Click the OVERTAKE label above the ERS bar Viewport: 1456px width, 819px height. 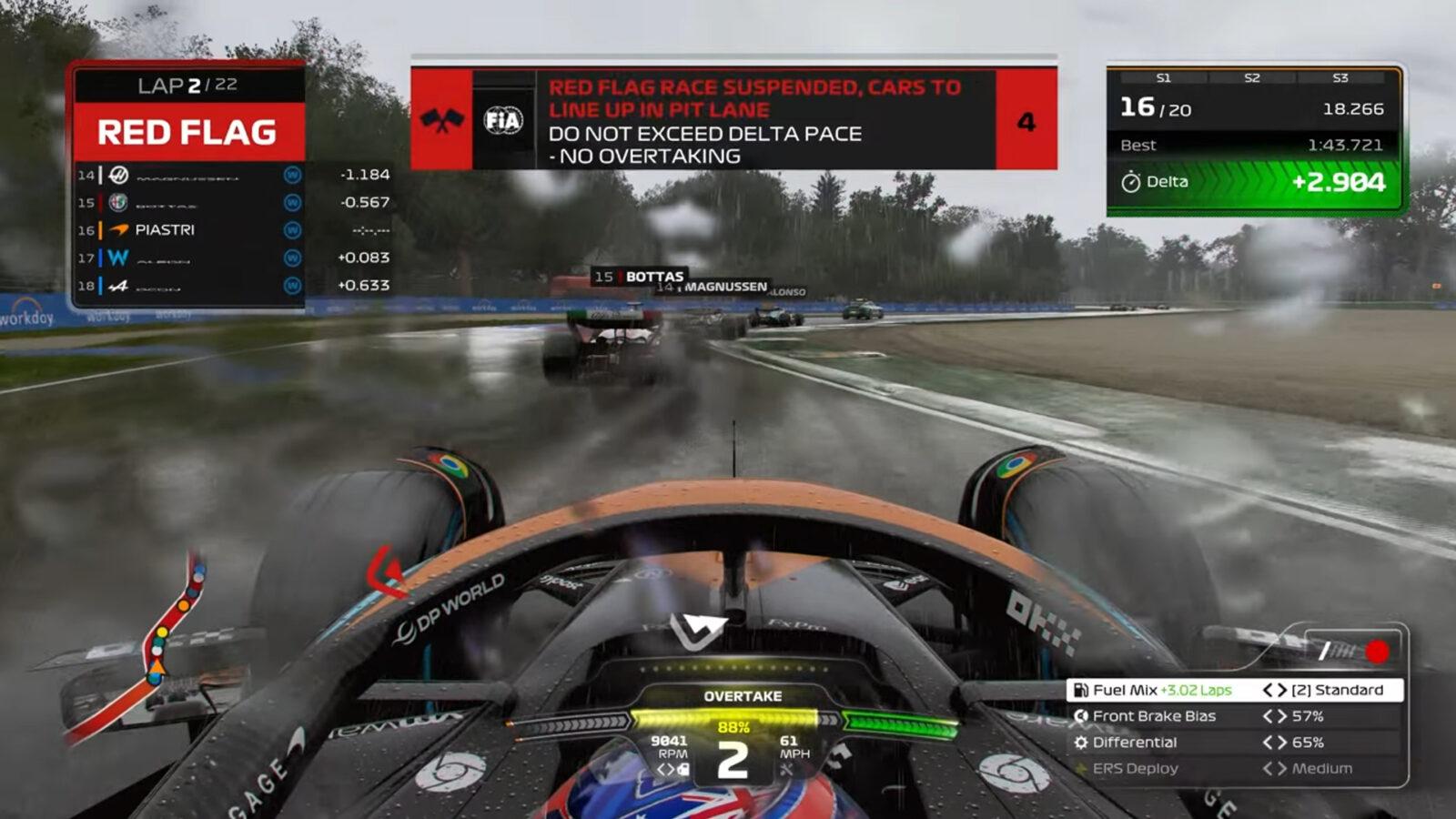[743, 697]
